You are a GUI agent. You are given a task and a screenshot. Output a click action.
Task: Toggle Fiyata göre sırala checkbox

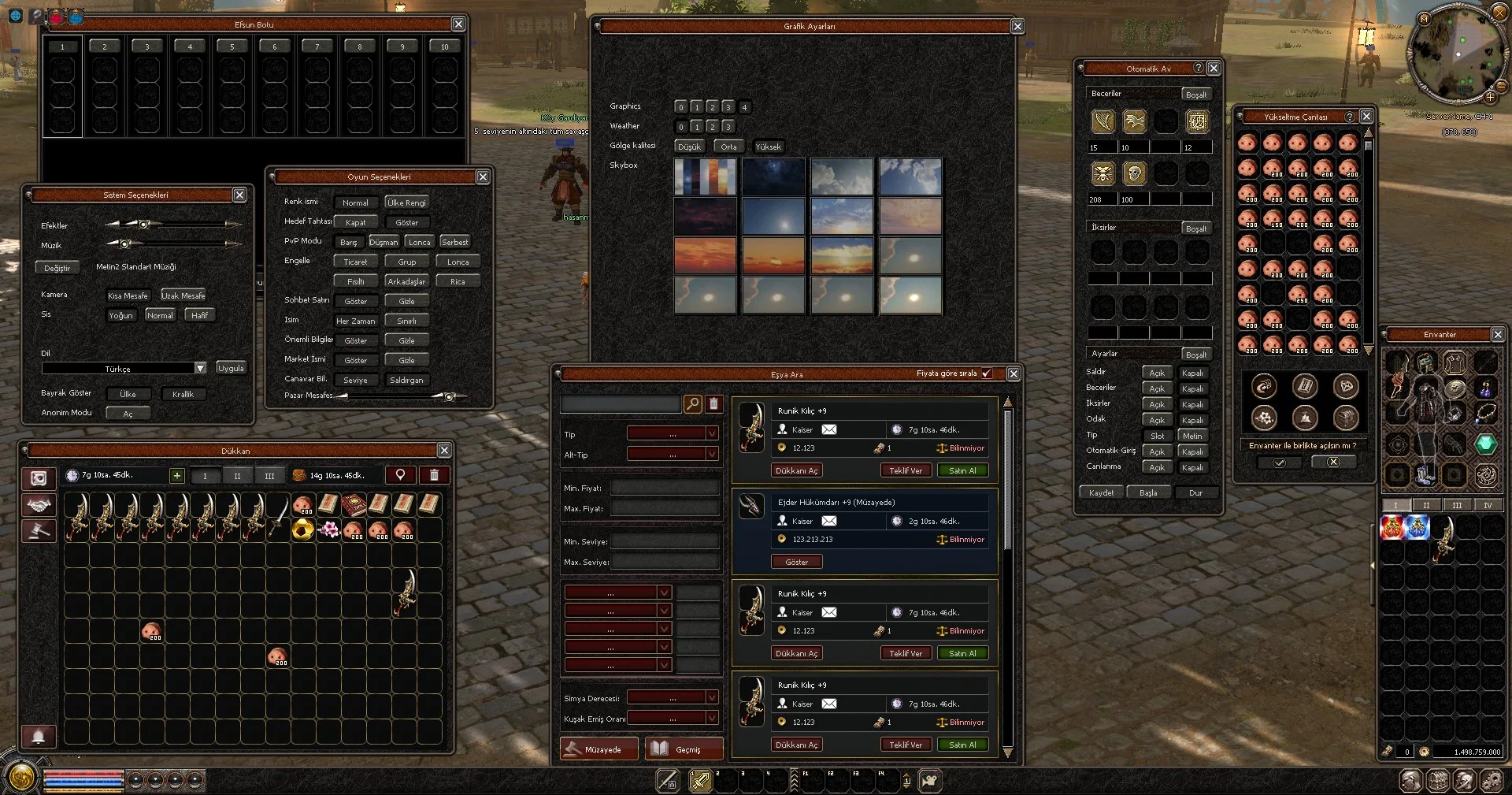987,373
